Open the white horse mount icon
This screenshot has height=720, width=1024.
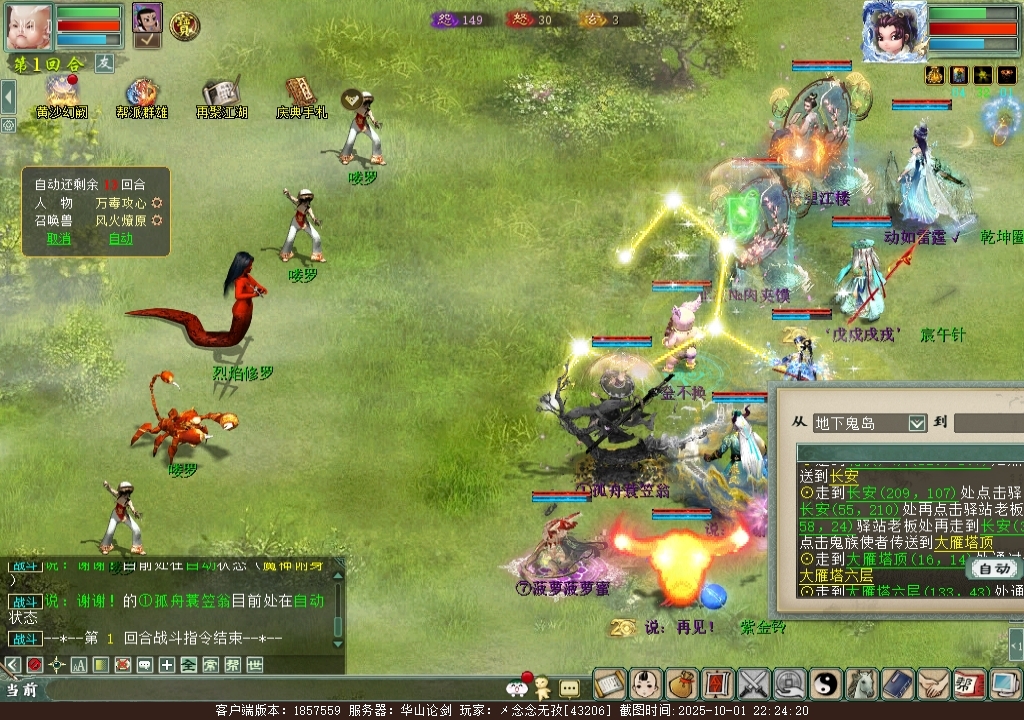pos(862,684)
